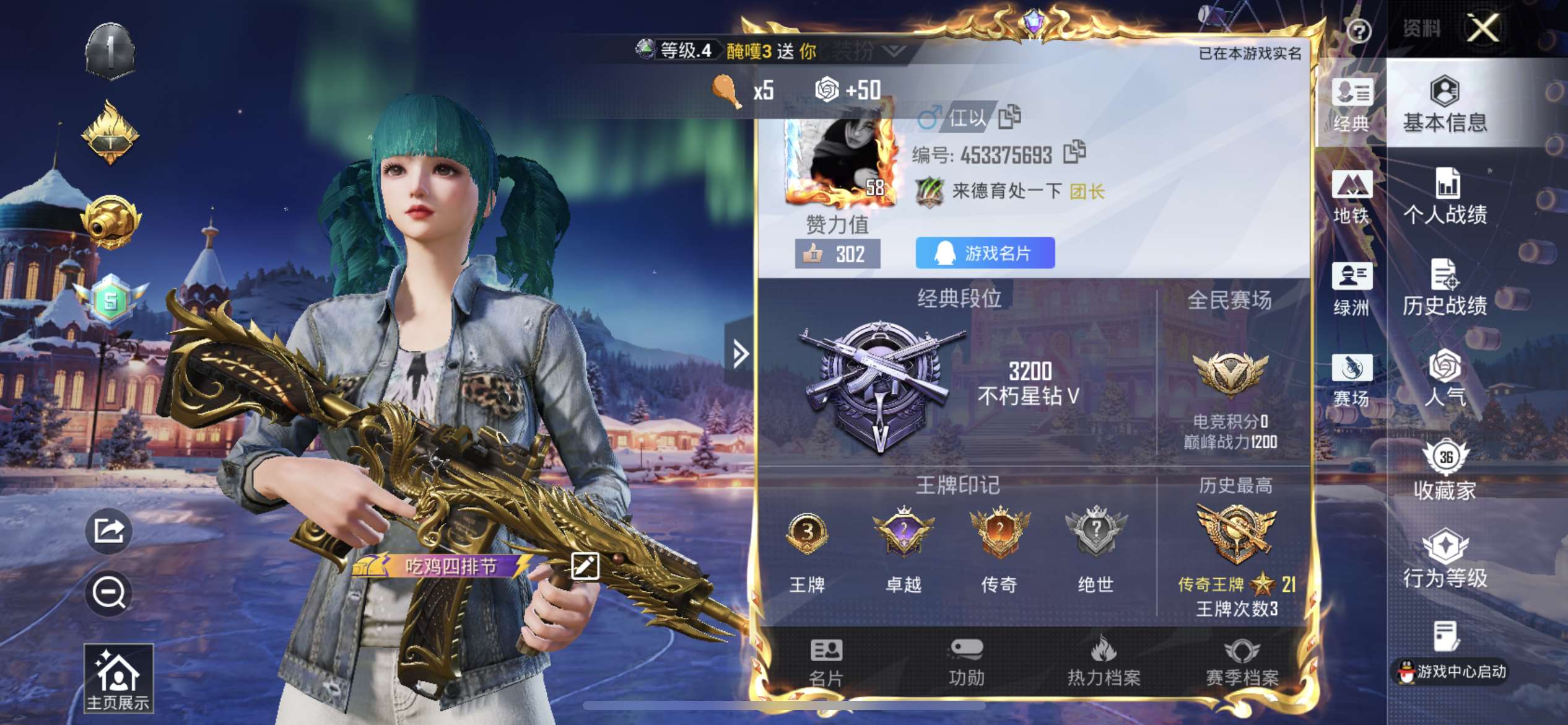Select the 绿洲 mode category
This screenshot has height=725, width=1568.
pyautogui.click(x=1351, y=289)
